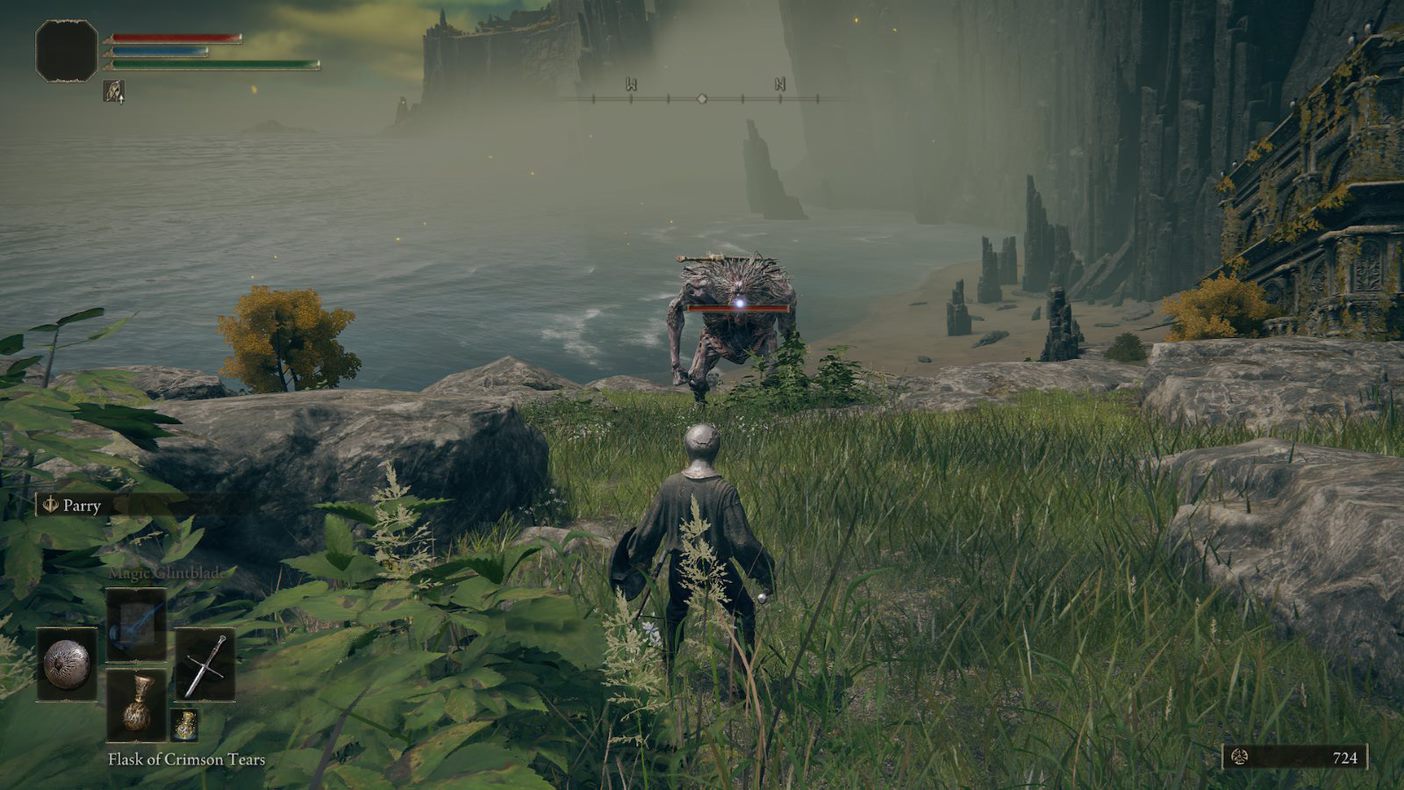Use the Flask of Crimson Tears slot

[136, 704]
